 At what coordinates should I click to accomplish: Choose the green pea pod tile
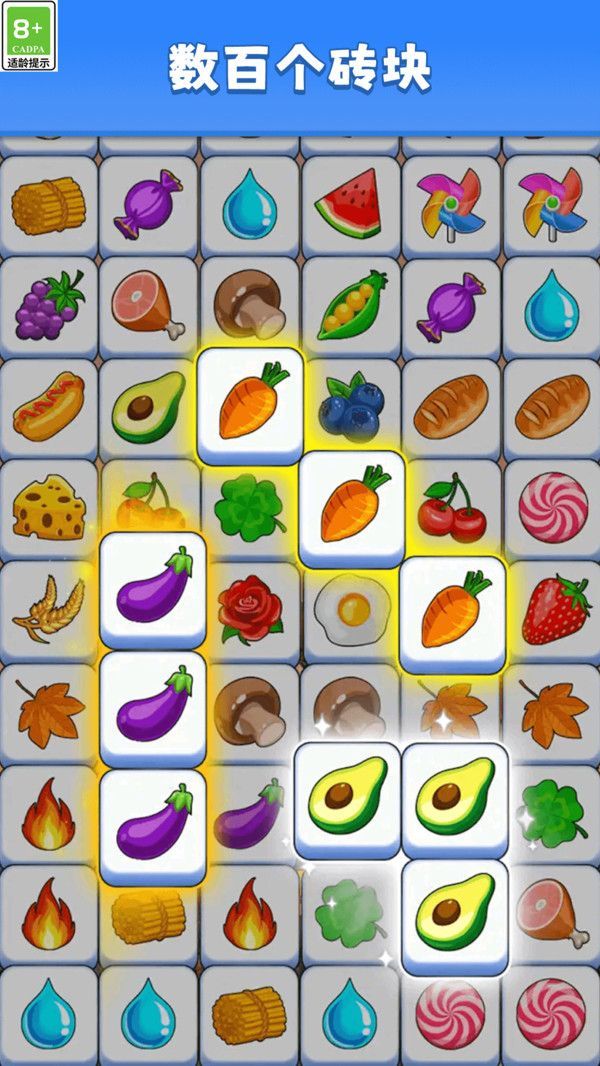[351, 305]
